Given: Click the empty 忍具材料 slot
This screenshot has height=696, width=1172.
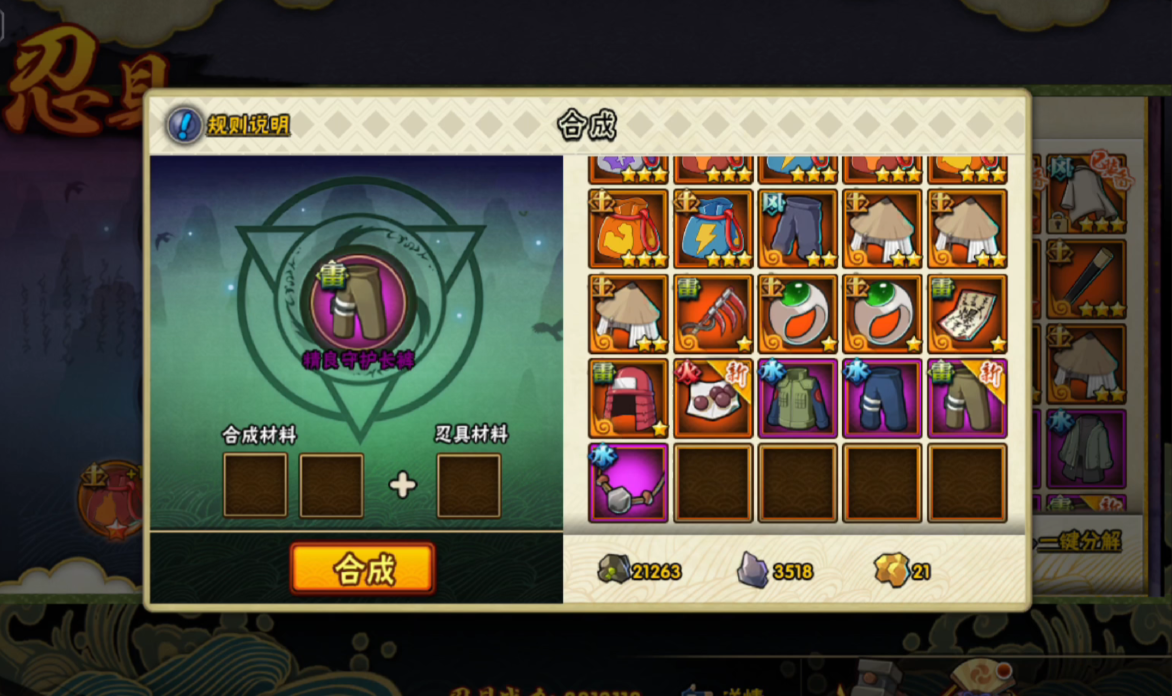Looking at the screenshot, I should (x=469, y=486).
